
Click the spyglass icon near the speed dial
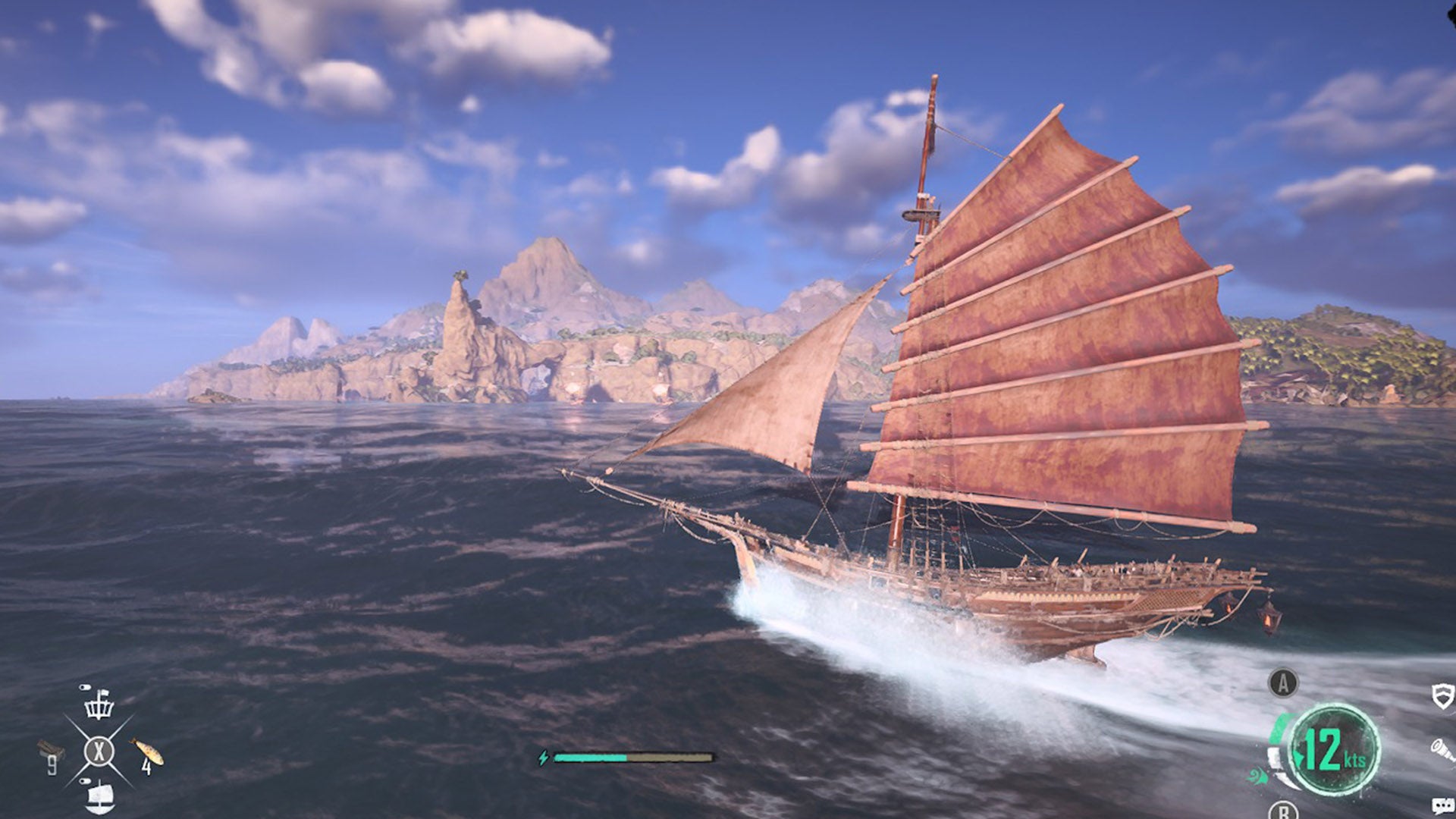click(x=1442, y=750)
